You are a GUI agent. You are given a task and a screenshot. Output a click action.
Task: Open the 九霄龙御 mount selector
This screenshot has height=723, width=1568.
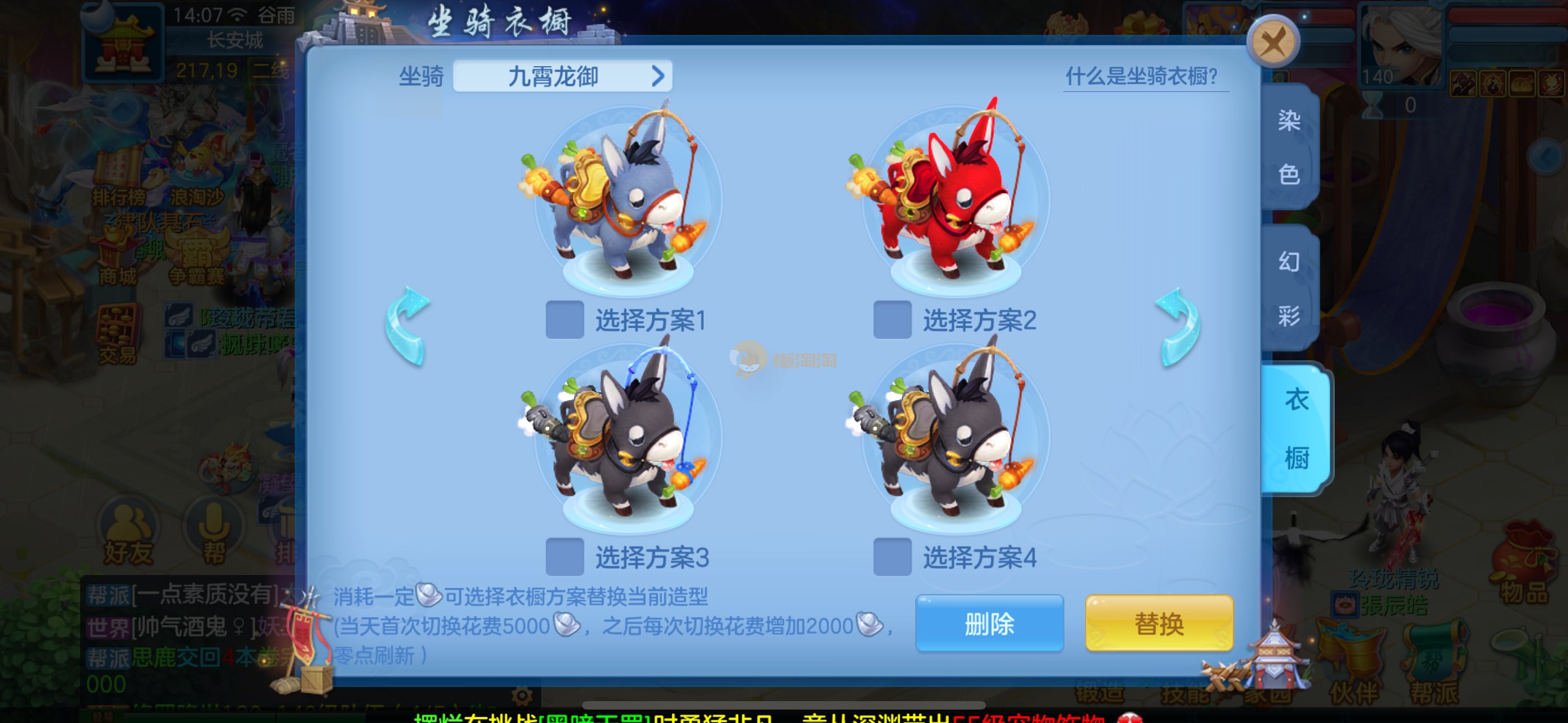click(562, 77)
